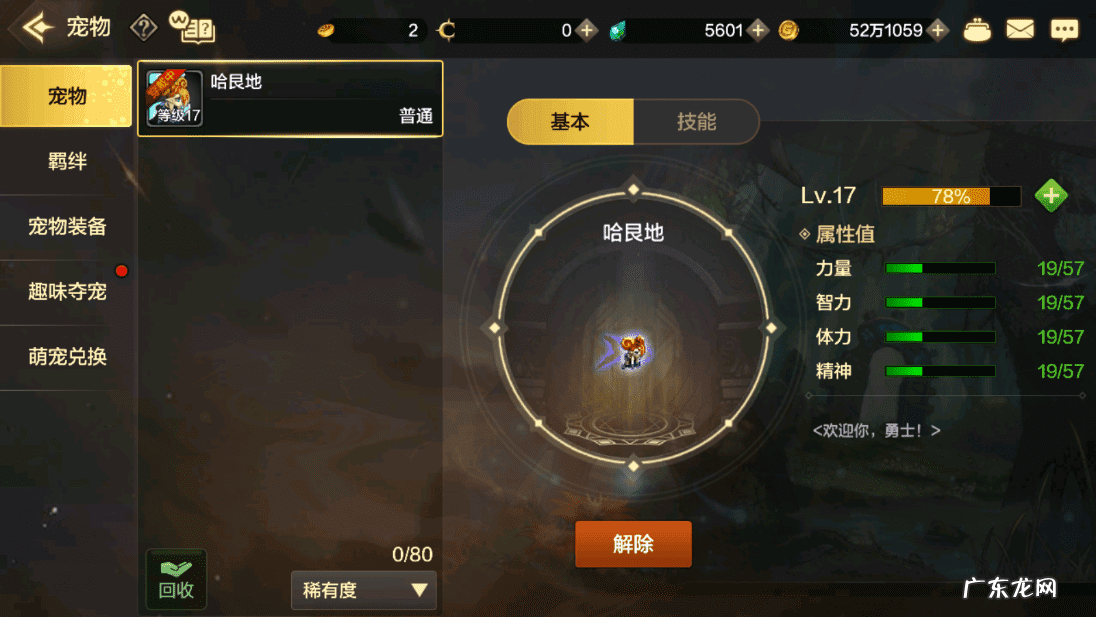1096x617 pixels.
Task: Open the 回收 recycle button
Action: [x=176, y=580]
